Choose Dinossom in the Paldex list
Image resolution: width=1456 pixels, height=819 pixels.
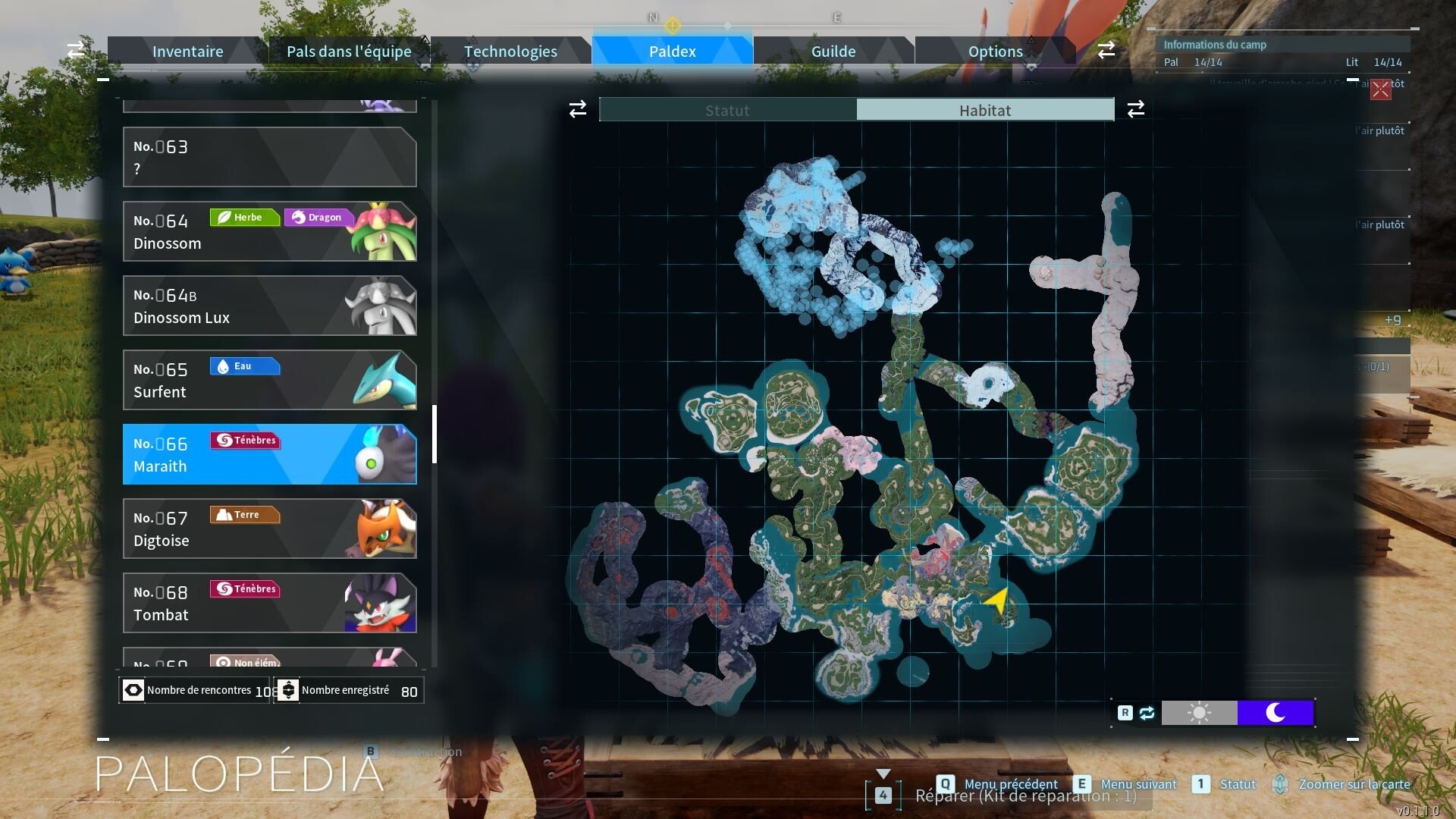269,231
